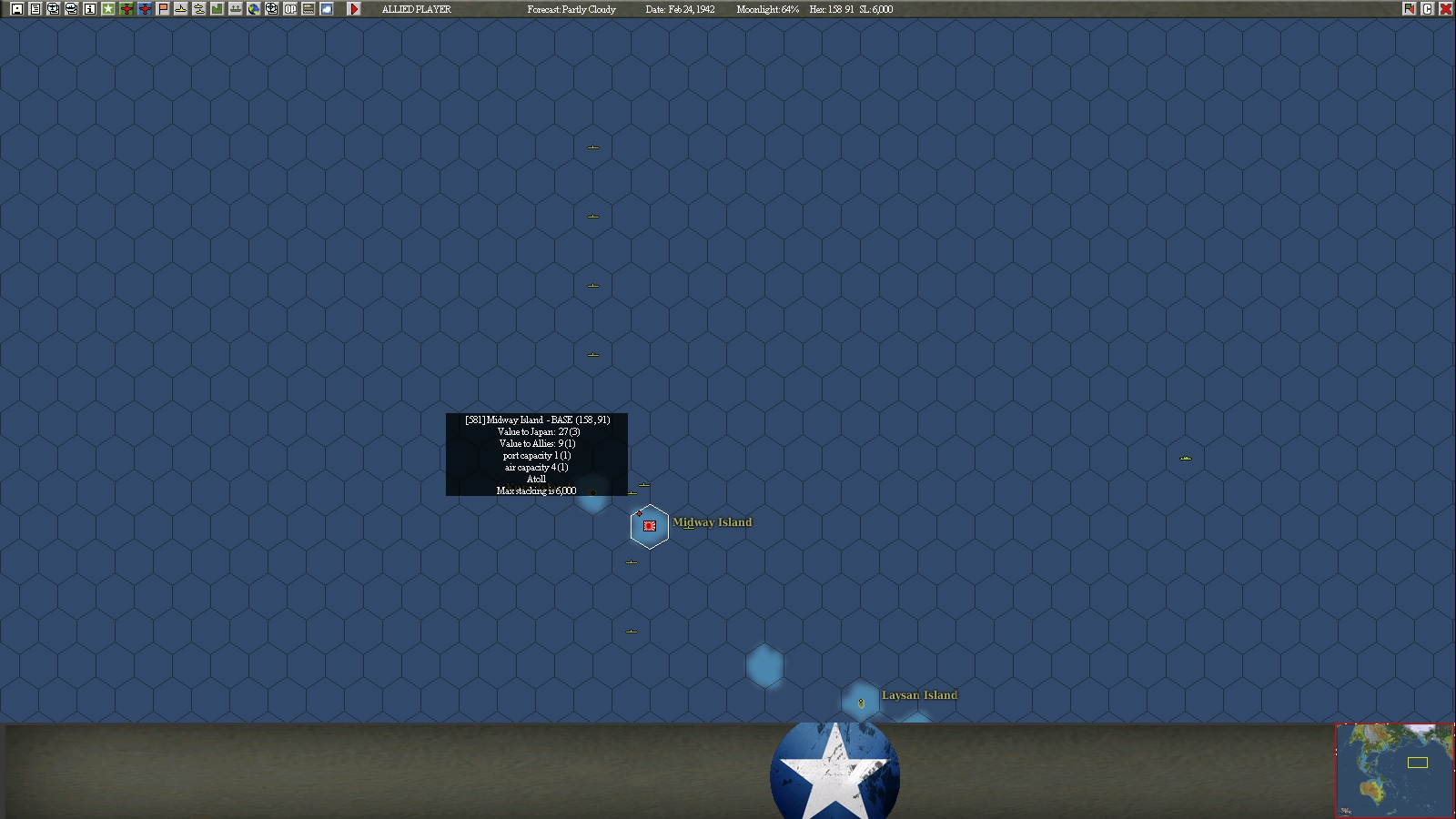The width and height of the screenshot is (1456, 819).
Task: Select the Midway Island base hex
Action: coord(649,525)
